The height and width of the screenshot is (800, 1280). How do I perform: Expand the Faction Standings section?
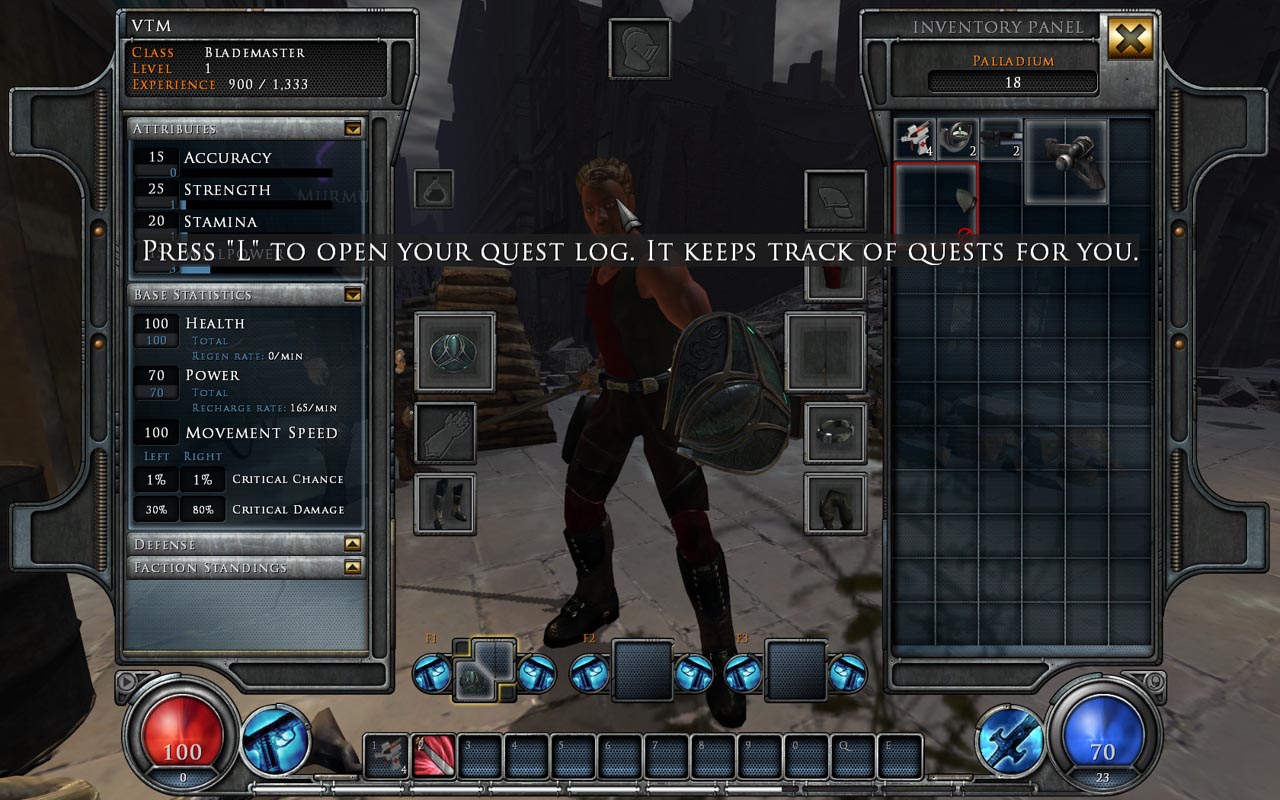click(x=352, y=567)
